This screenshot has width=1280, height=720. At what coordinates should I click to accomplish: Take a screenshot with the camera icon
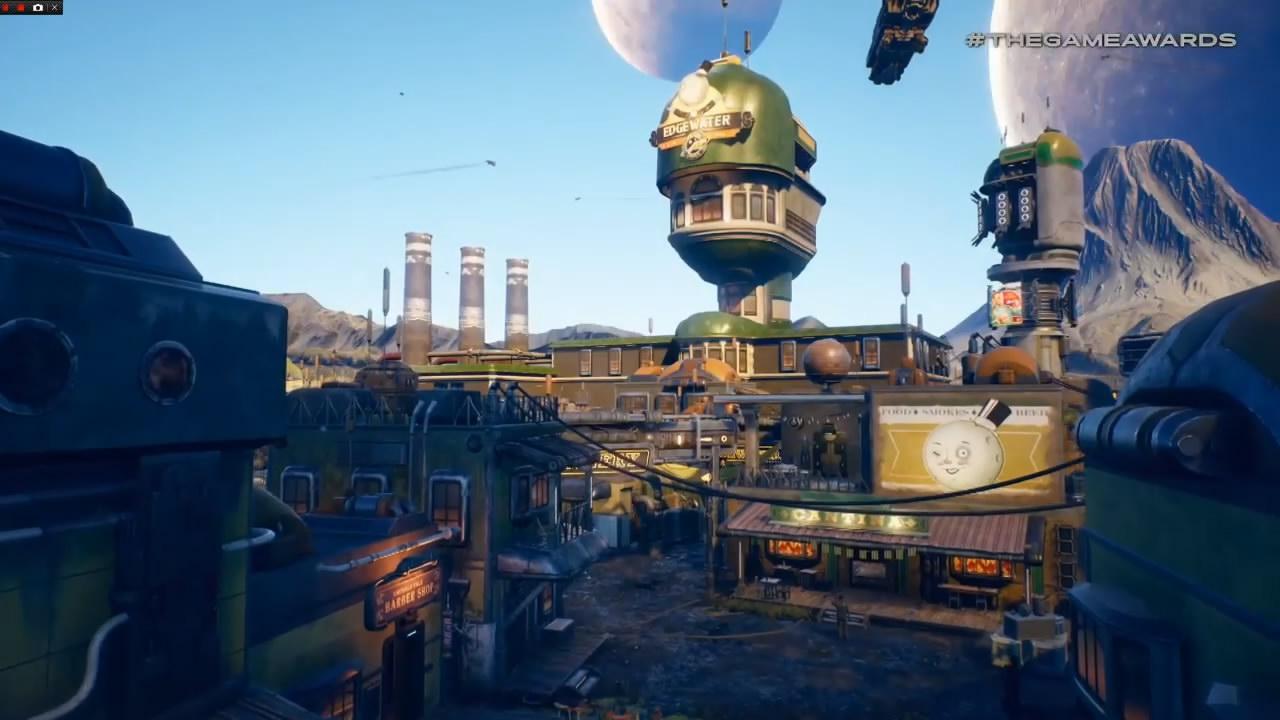pos(38,7)
